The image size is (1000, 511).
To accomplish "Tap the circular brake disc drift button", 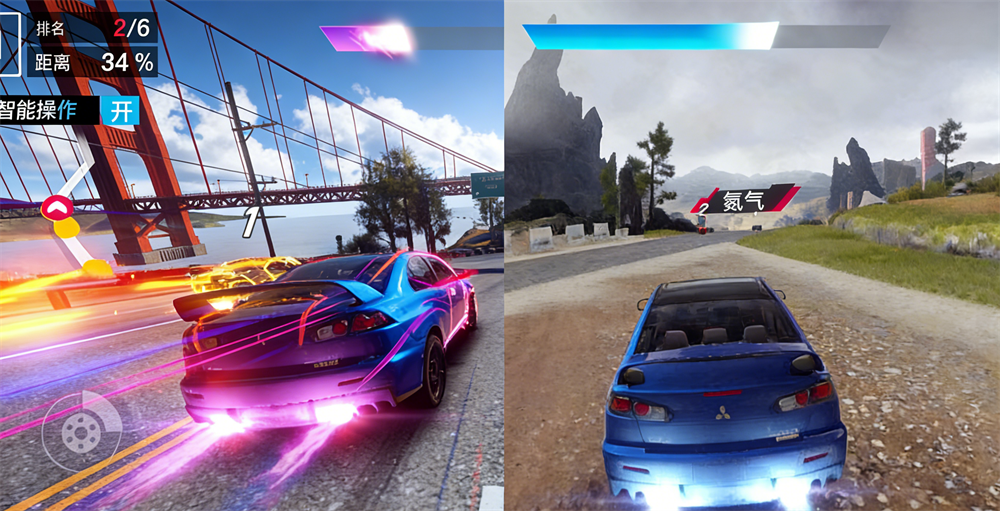I will 80,431.
